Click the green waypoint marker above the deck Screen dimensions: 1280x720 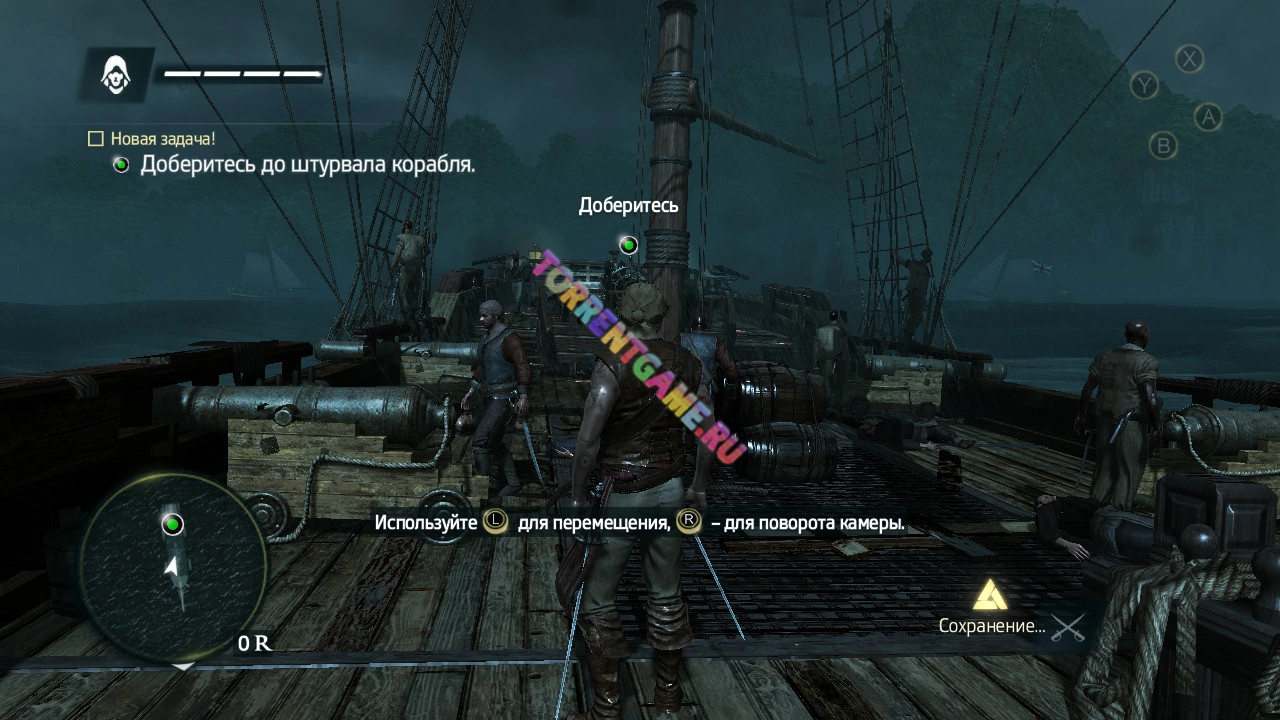[628, 244]
